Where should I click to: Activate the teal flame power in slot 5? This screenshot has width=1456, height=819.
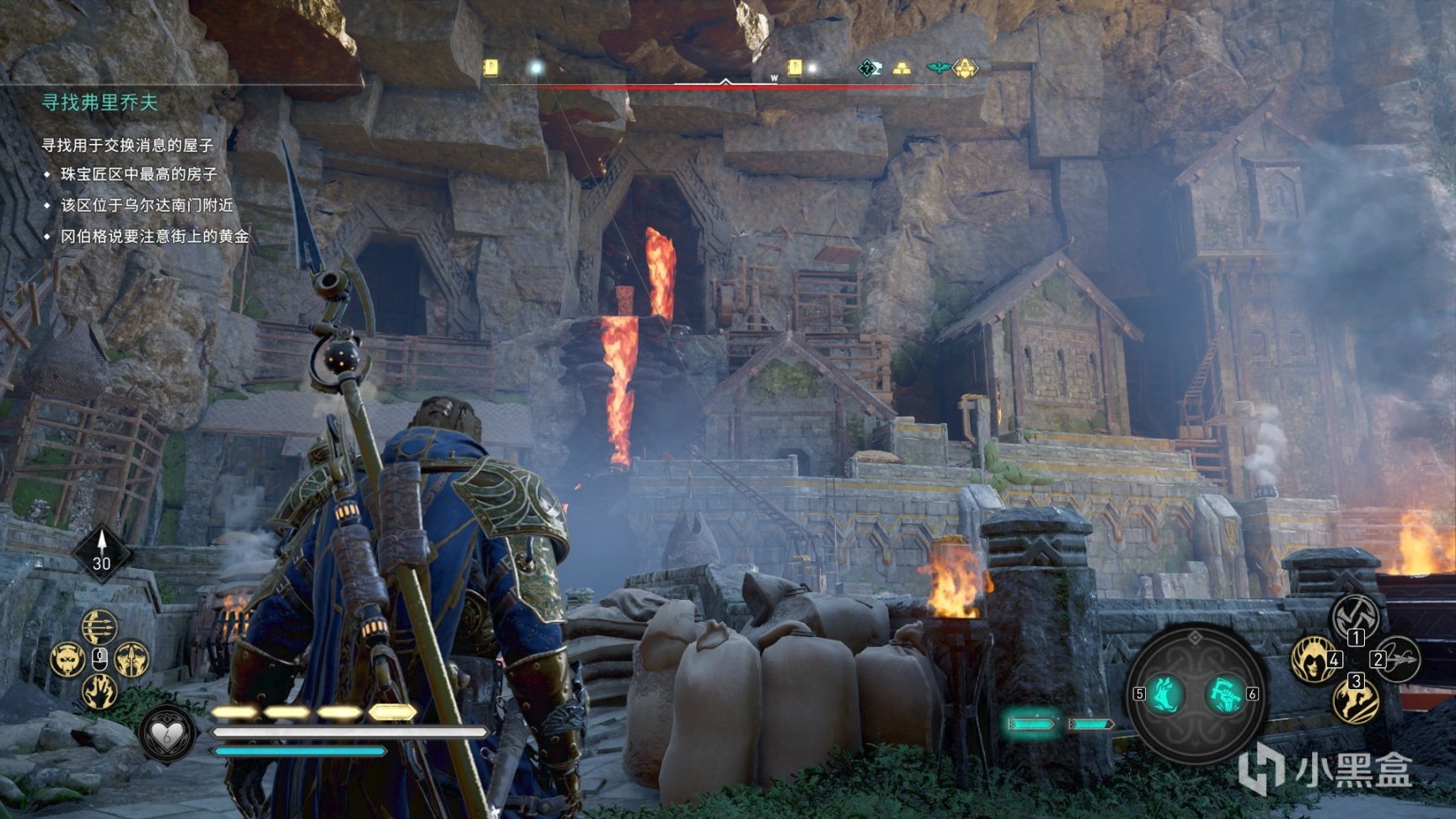click(x=1167, y=694)
